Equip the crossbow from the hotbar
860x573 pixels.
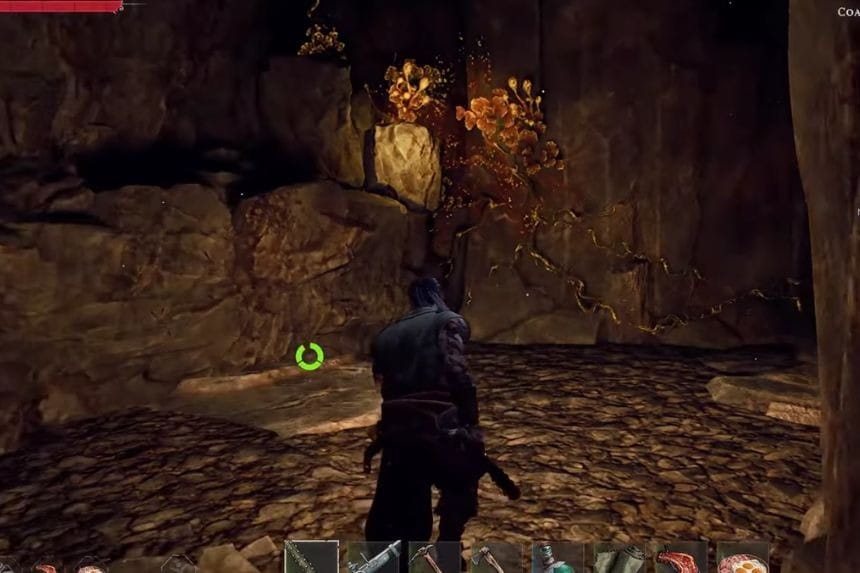pos(372,559)
